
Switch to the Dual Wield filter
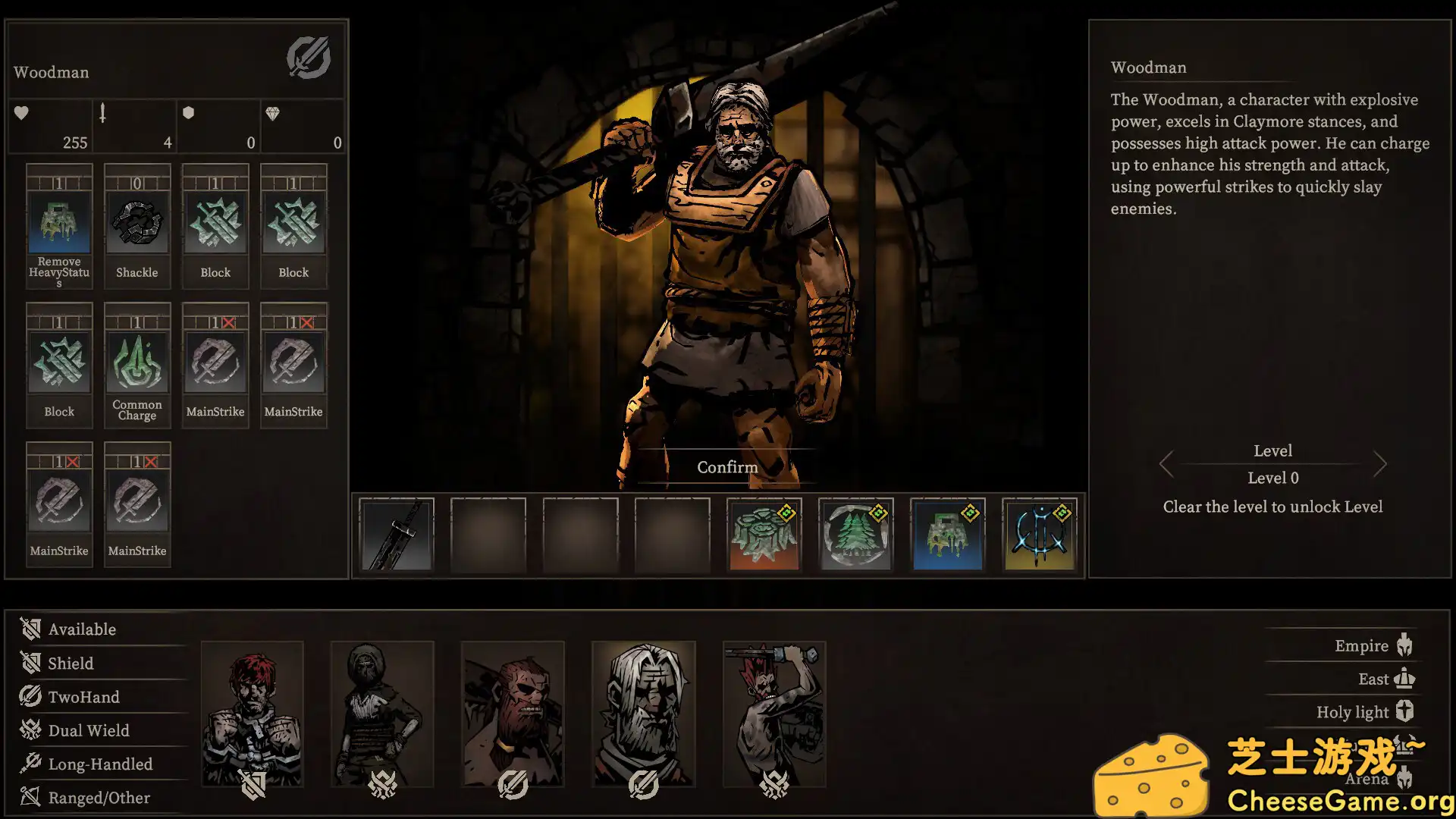tap(88, 730)
